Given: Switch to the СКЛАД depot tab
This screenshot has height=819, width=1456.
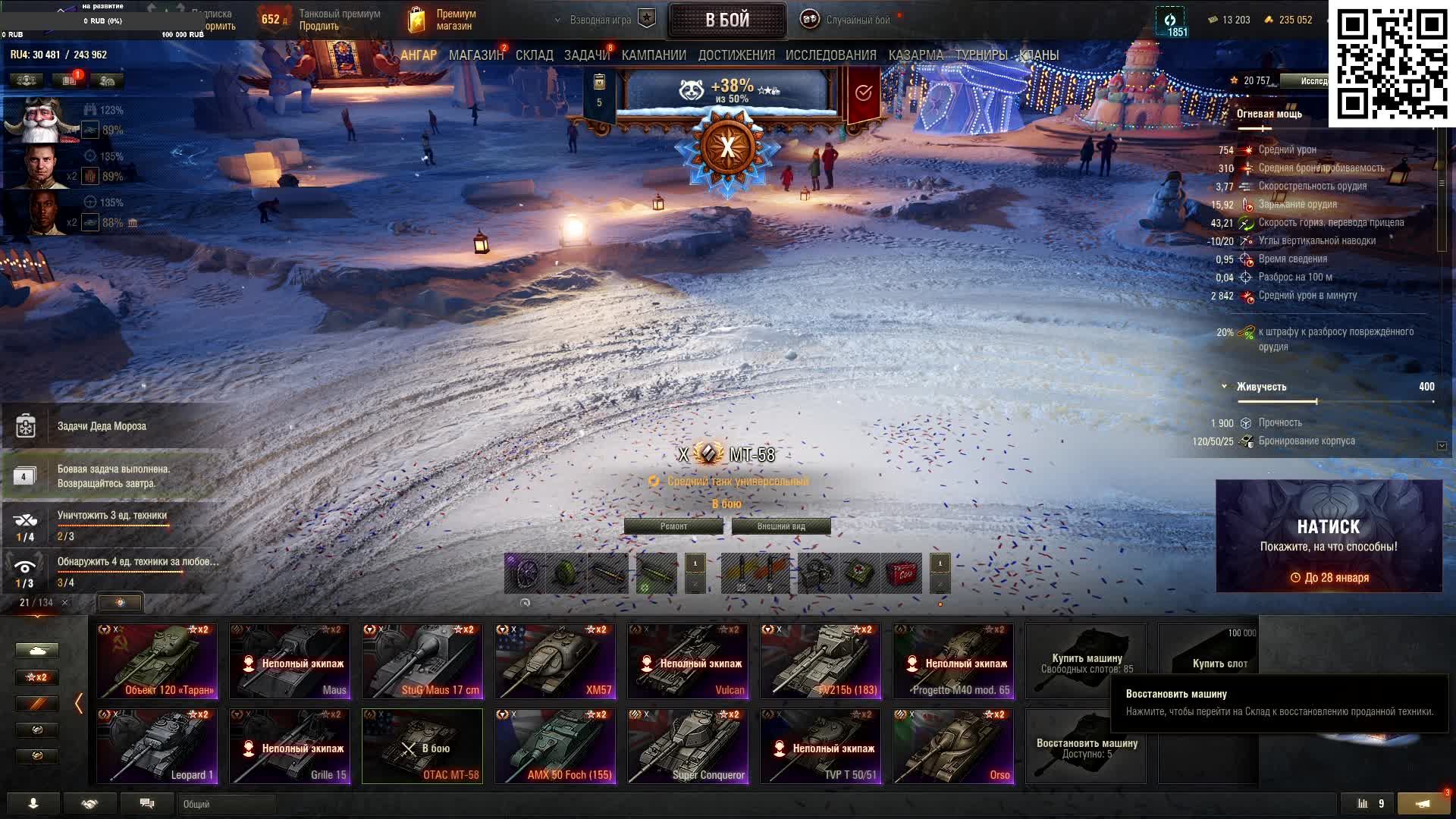Looking at the screenshot, I should click(534, 55).
